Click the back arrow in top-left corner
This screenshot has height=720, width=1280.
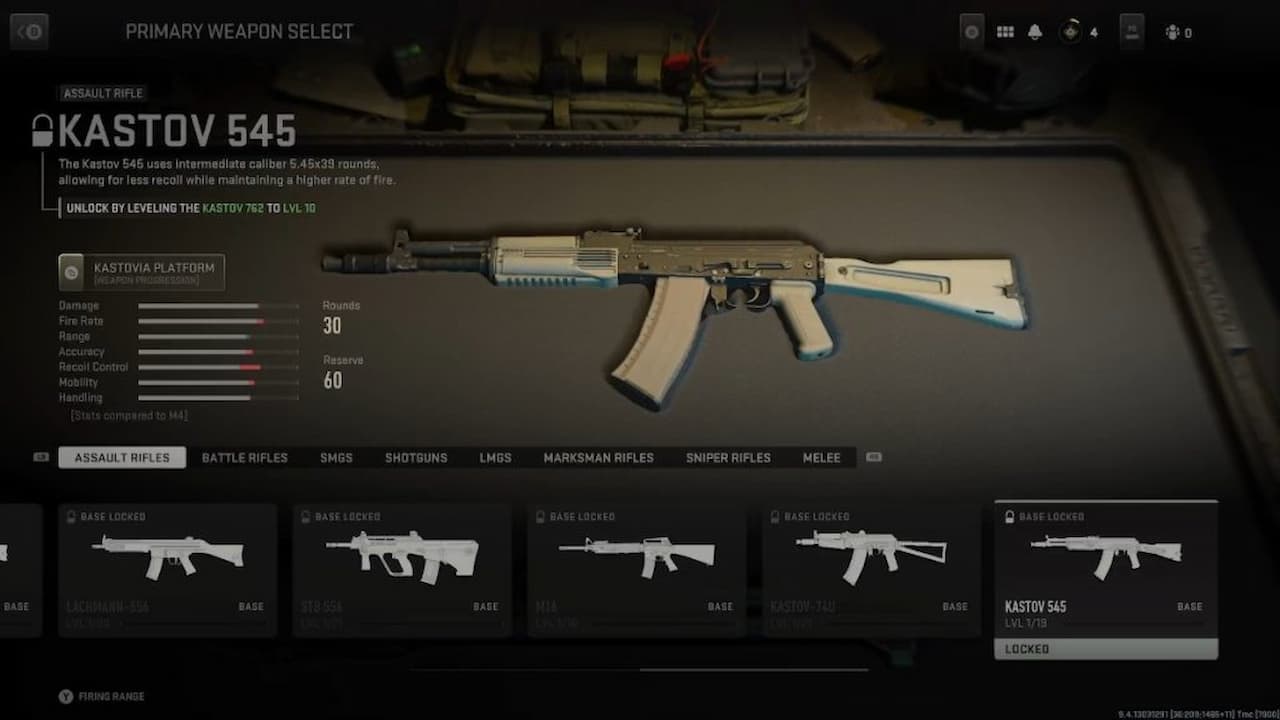click(28, 31)
